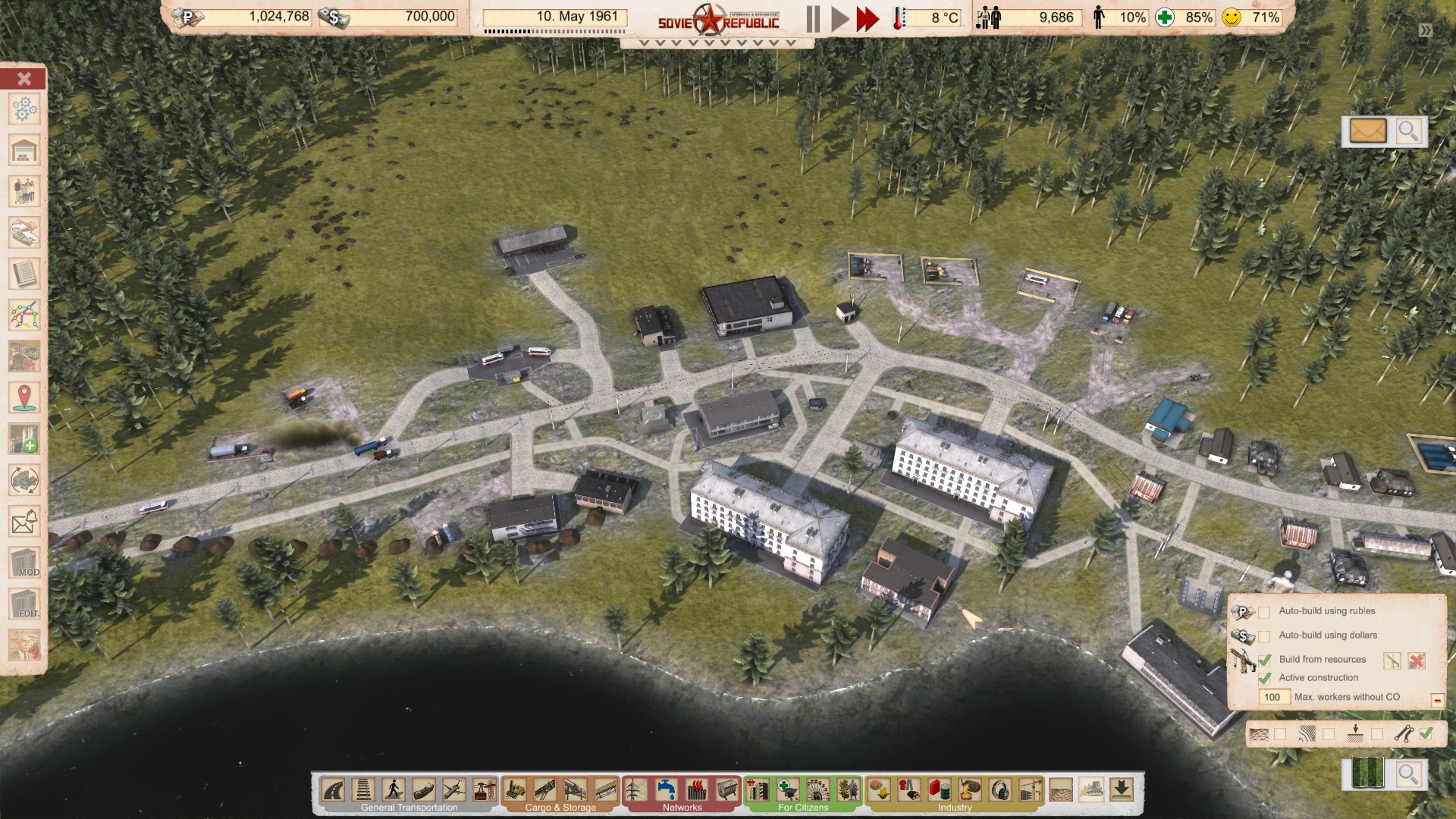Set game speed to fast forward
Viewport: 1456px width, 819px height.
(867, 19)
